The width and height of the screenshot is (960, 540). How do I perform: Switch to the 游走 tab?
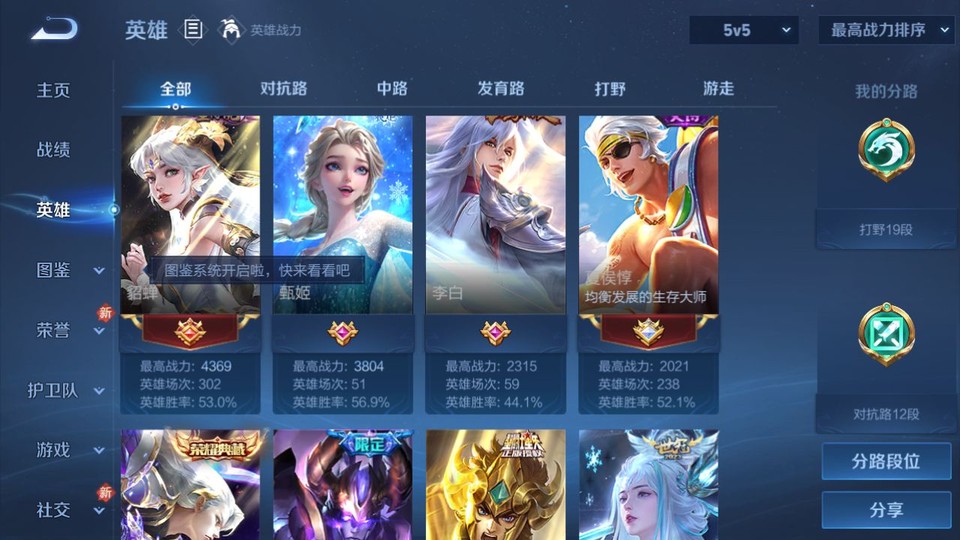pyautogui.click(x=718, y=88)
